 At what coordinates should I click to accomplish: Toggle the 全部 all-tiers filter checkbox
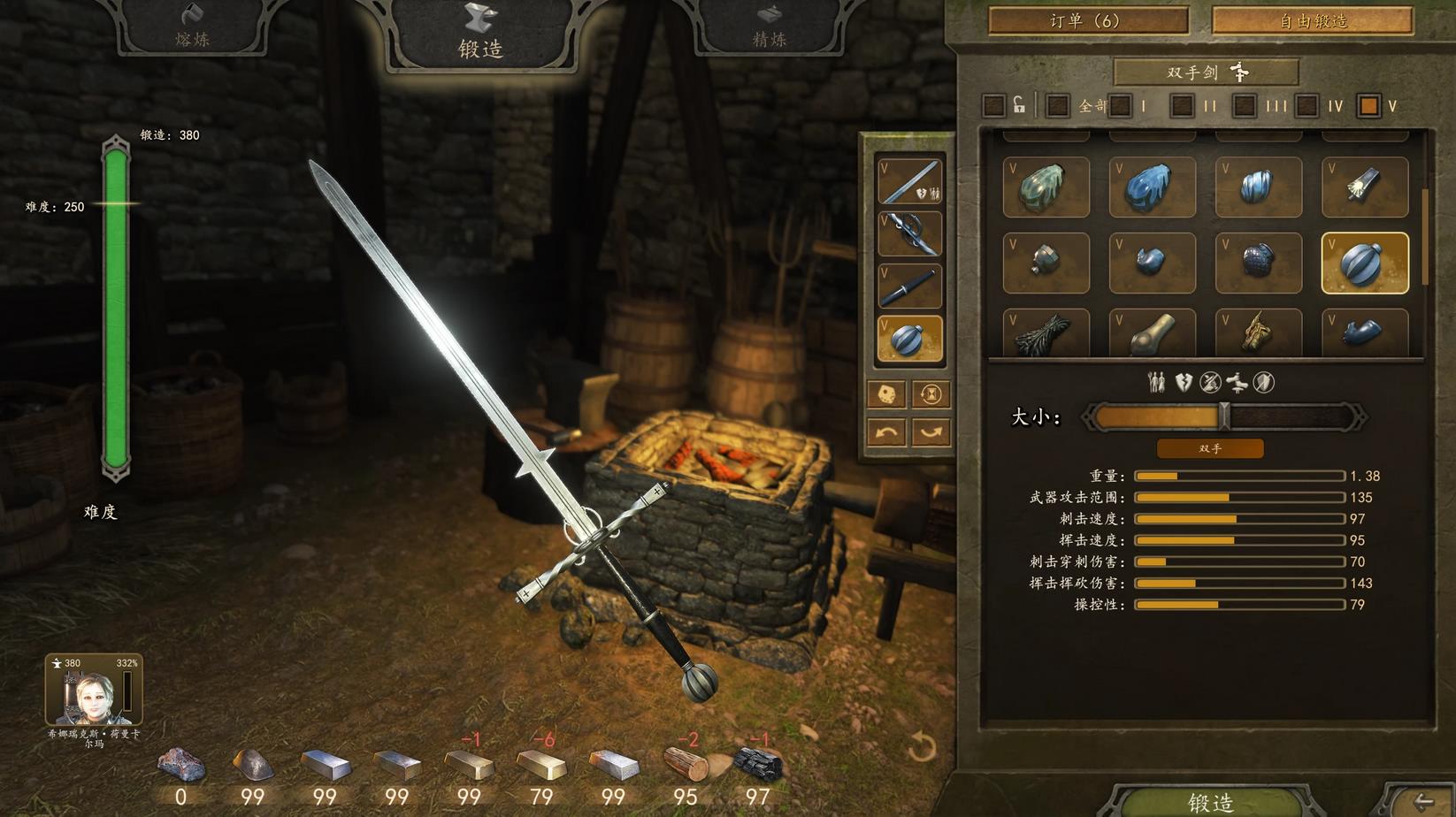[x=1057, y=106]
